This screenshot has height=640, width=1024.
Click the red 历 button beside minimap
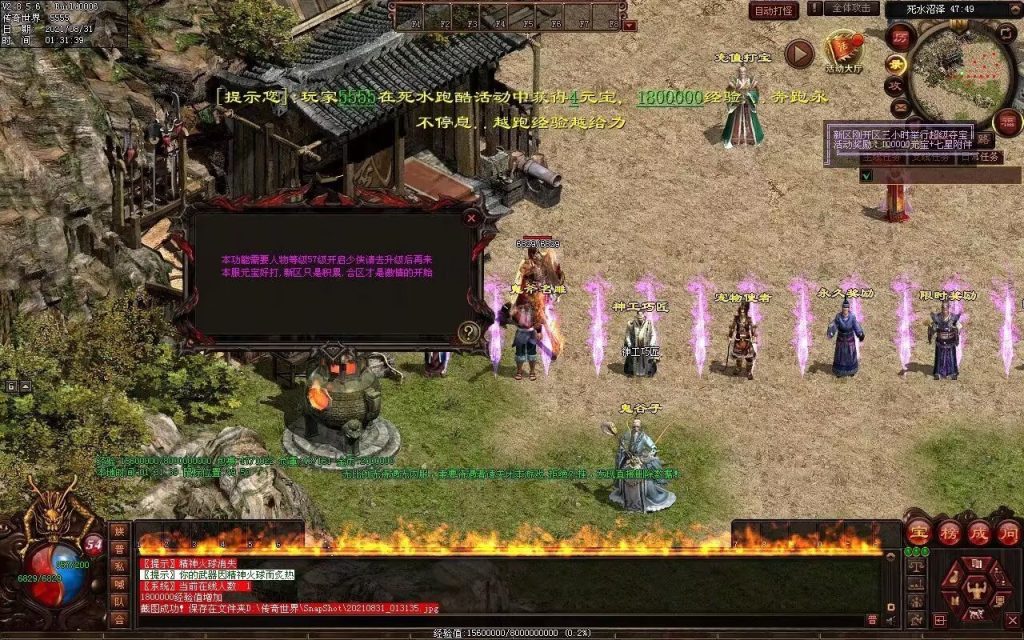pos(899,37)
